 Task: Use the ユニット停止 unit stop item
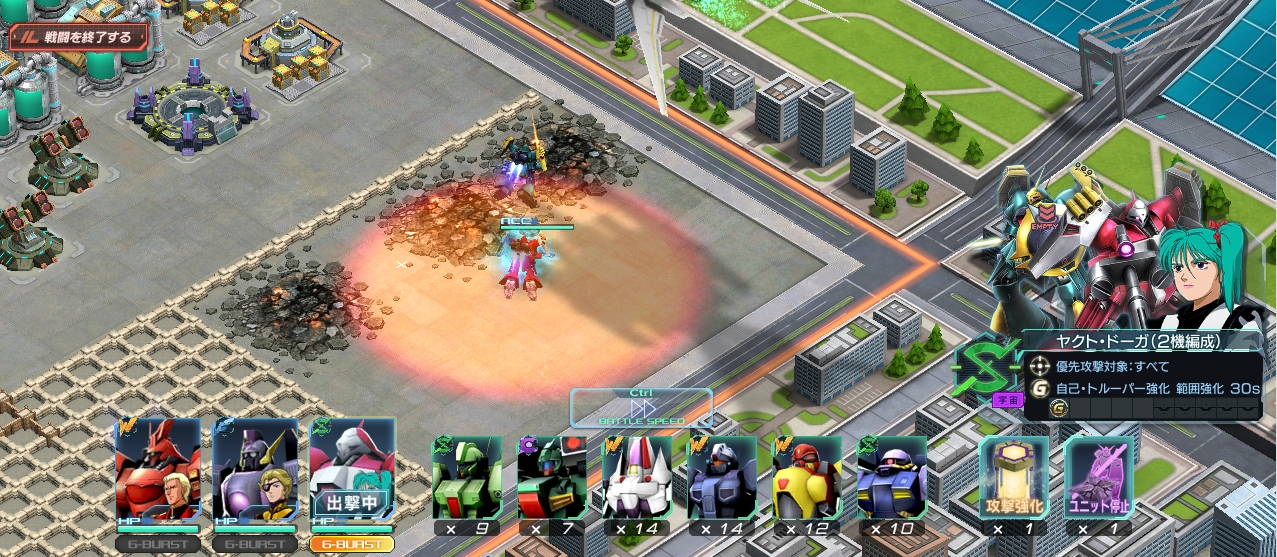click(1098, 478)
